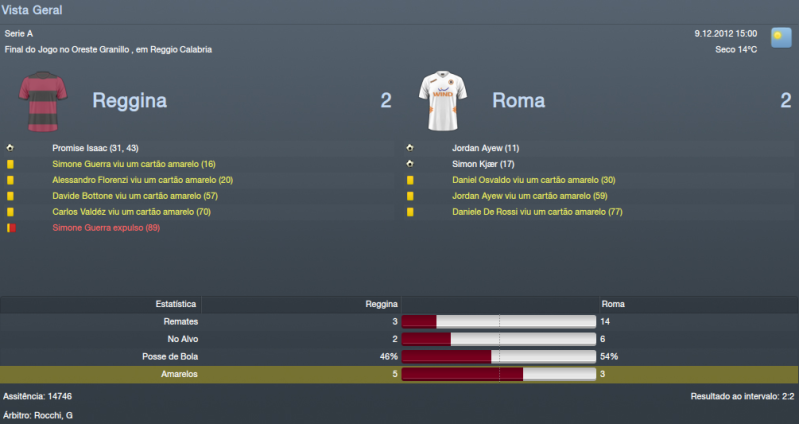The height and width of the screenshot is (424, 799).
Task: Select the No Alvo statistic row
Action: (399, 339)
